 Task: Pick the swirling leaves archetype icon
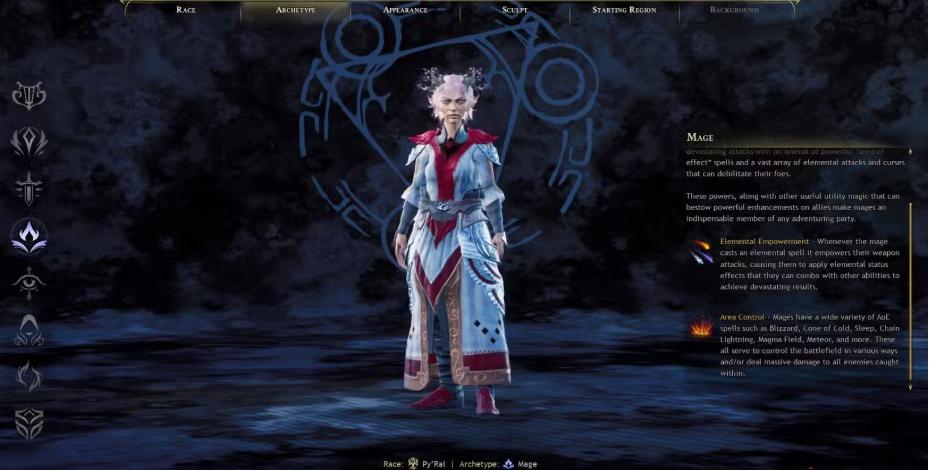[28, 377]
